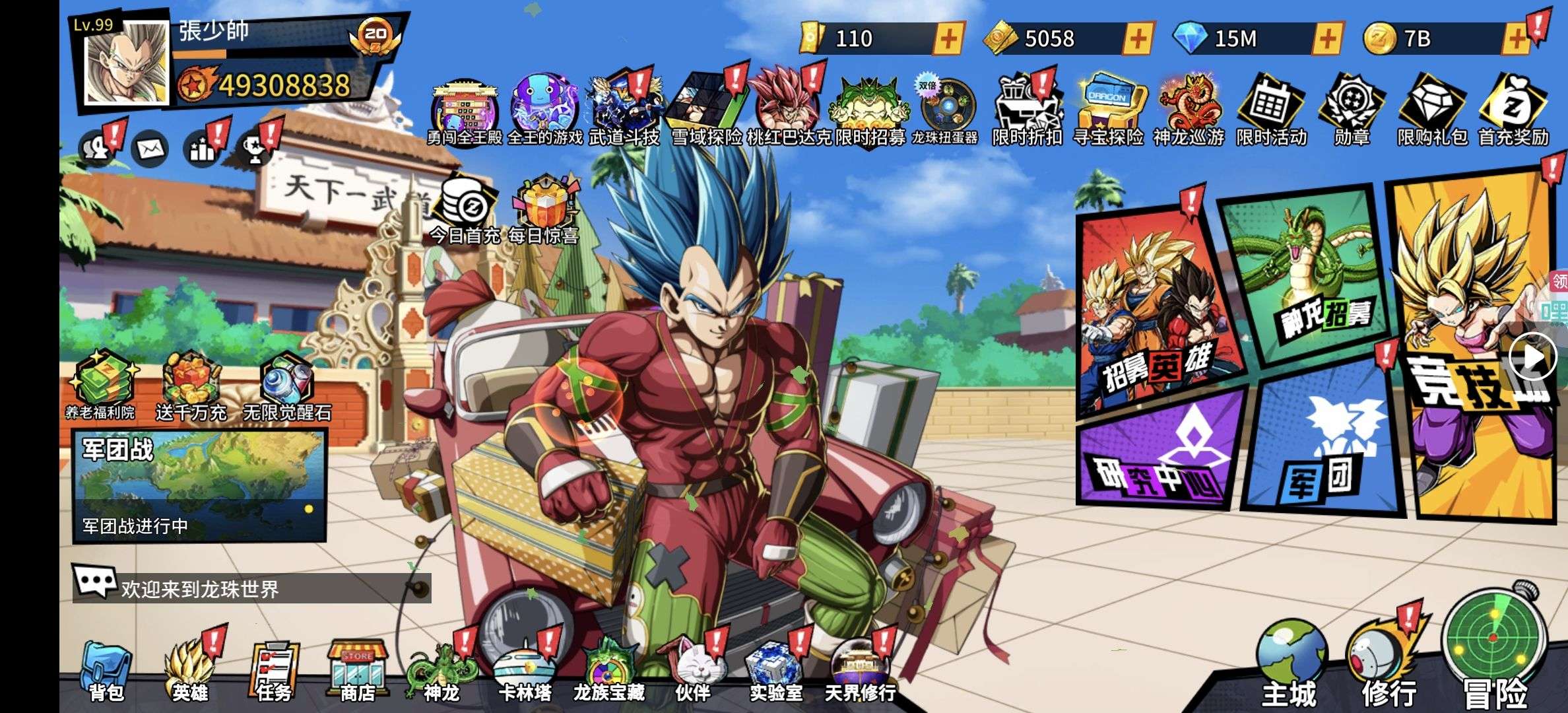Enter the 商店 shop
Image resolution: width=1568 pixels, height=713 pixels.
tap(357, 671)
